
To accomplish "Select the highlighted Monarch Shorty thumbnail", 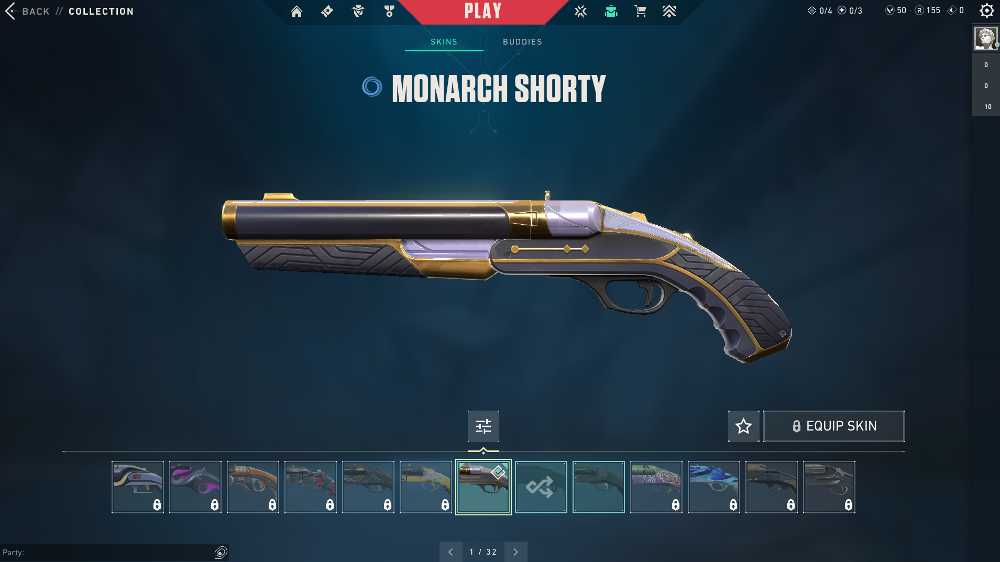I will click(x=484, y=487).
